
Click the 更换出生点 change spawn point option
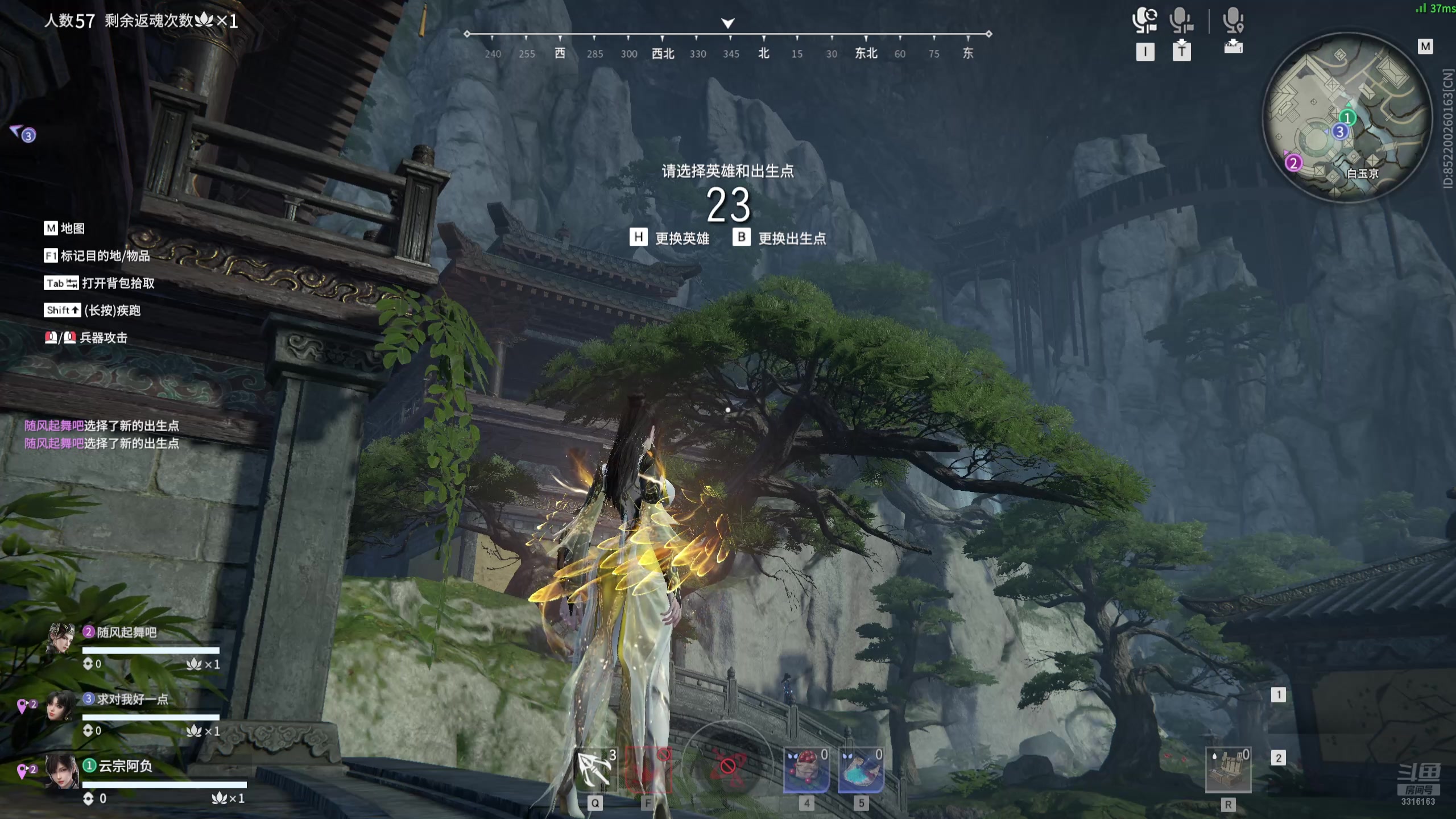coord(780,238)
